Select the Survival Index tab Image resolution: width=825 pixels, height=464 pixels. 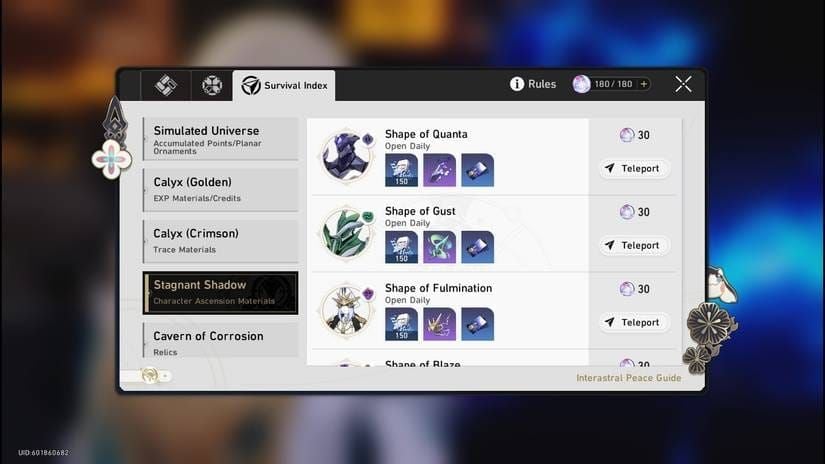[284, 86]
